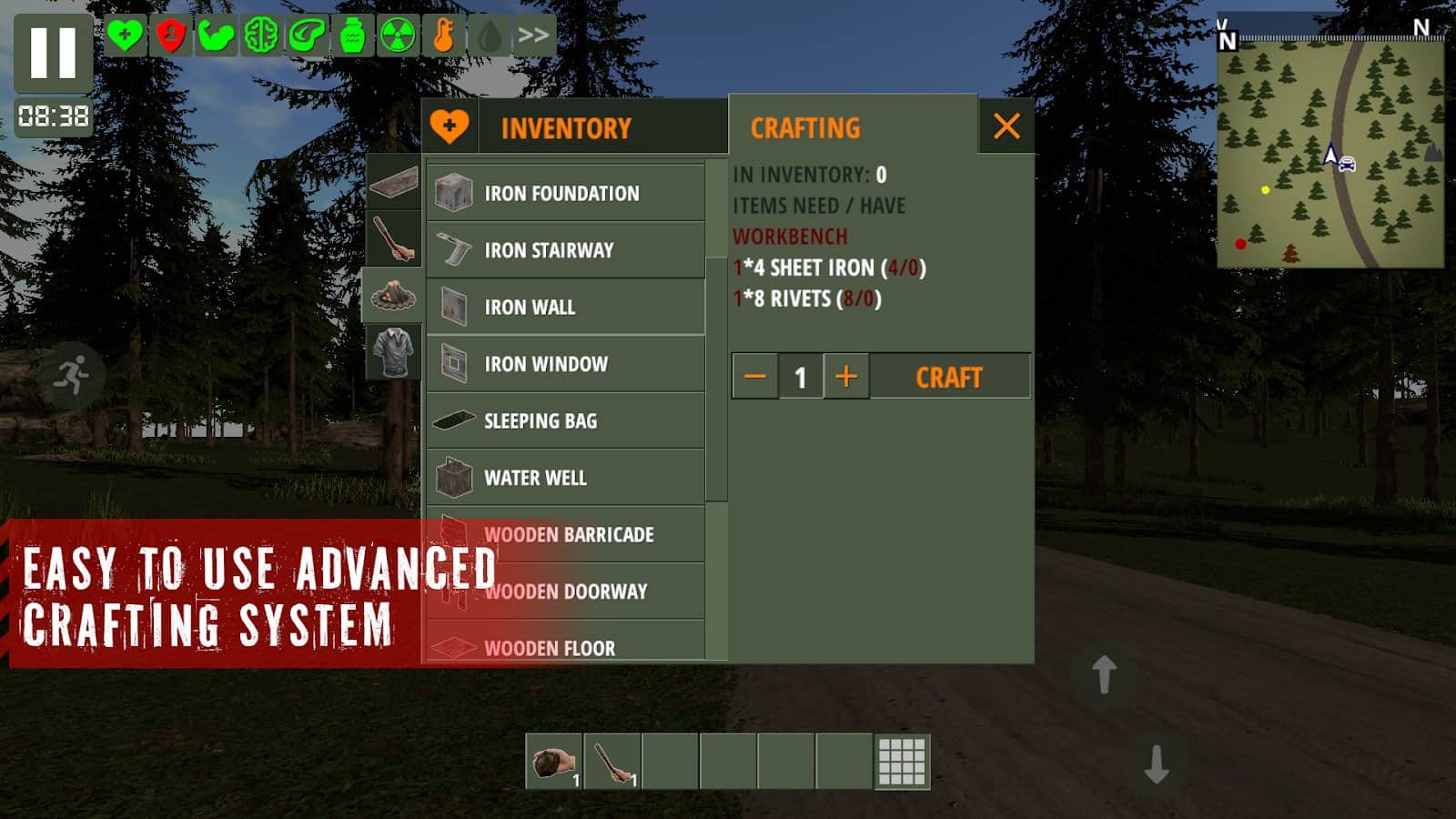Image resolution: width=1456 pixels, height=819 pixels.
Task: Open the axe tools crafting category
Action: click(x=393, y=238)
